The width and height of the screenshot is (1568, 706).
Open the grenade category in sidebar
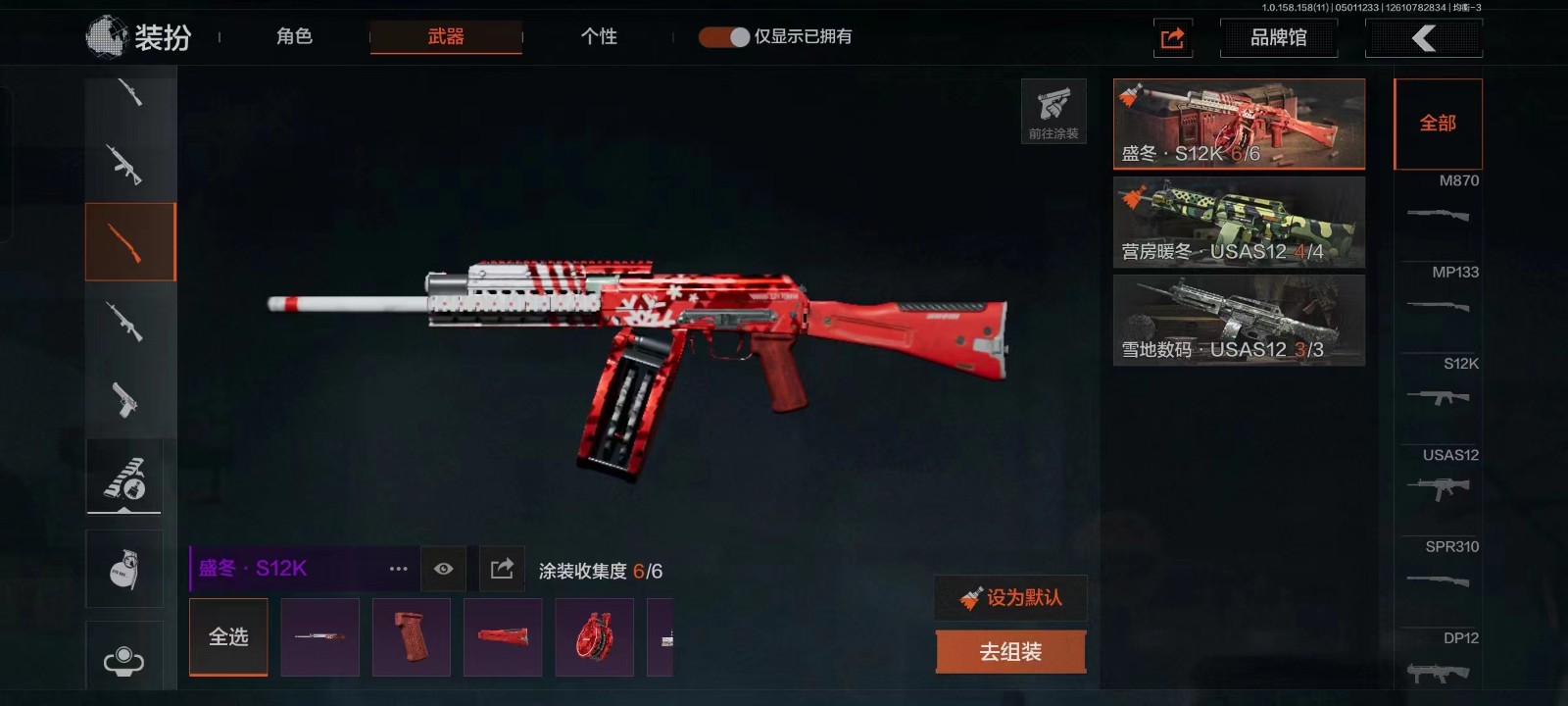pos(124,569)
